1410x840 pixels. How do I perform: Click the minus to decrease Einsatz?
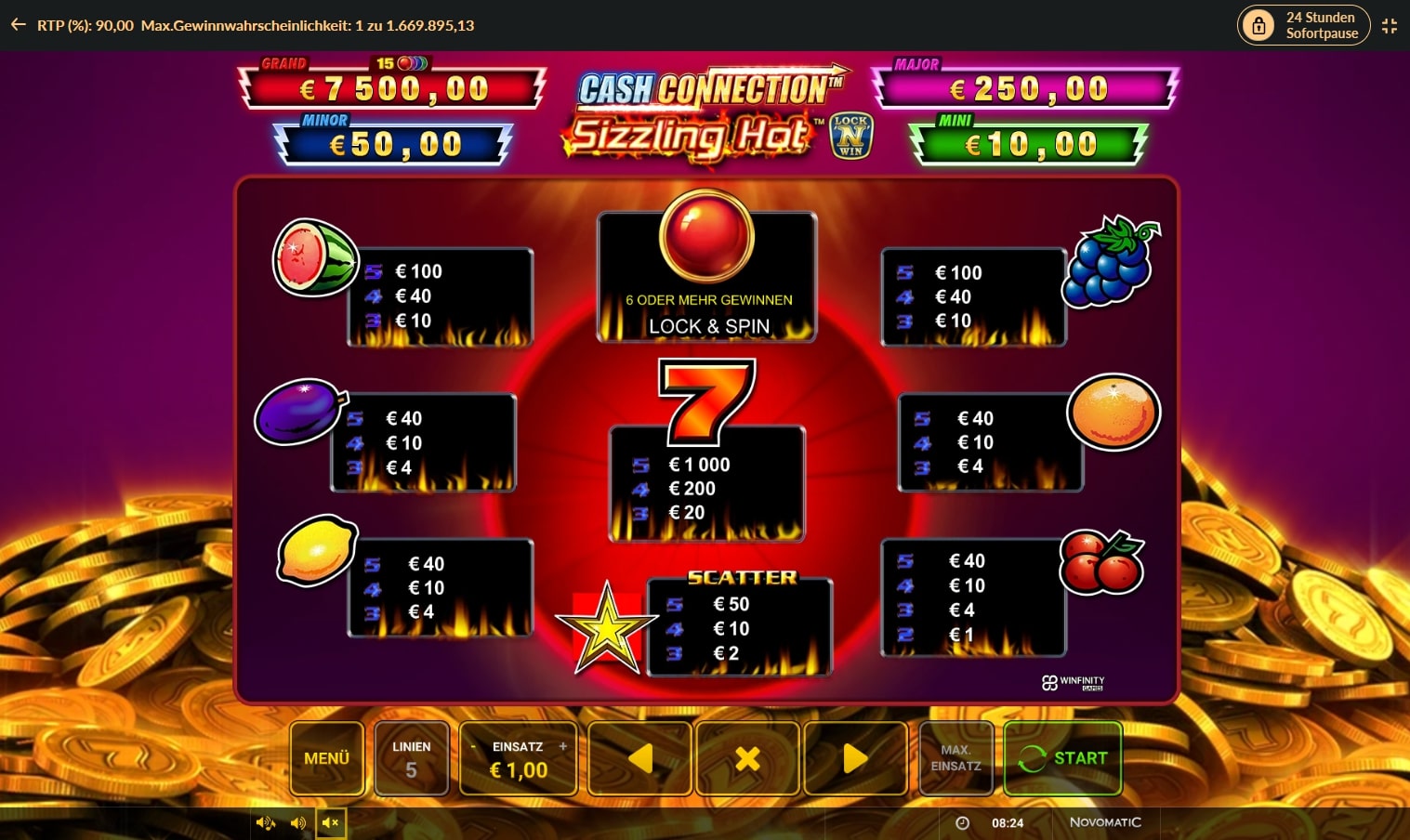pyautogui.click(x=472, y=746)
